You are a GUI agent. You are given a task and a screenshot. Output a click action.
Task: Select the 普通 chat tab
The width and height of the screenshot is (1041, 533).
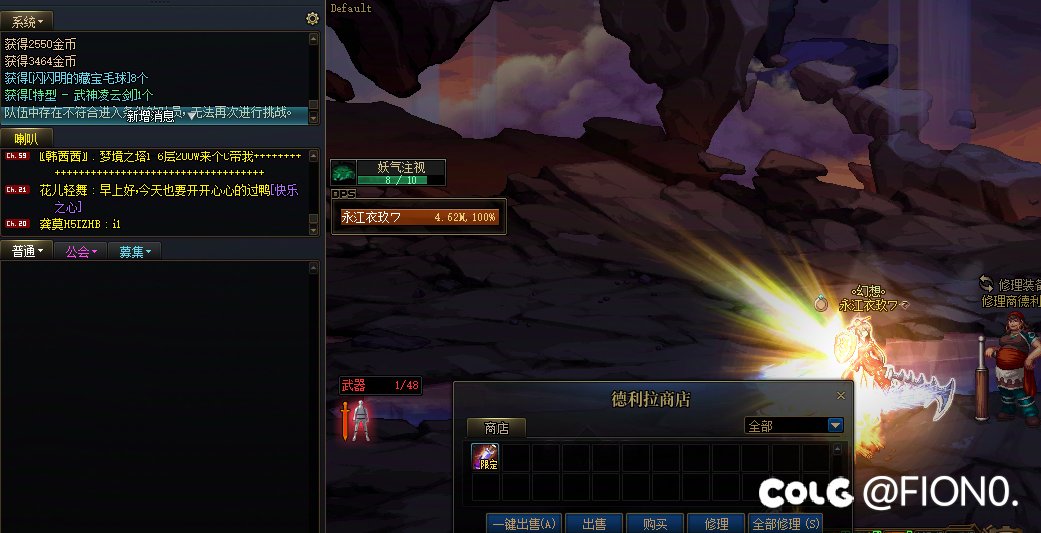pos(26,252)
